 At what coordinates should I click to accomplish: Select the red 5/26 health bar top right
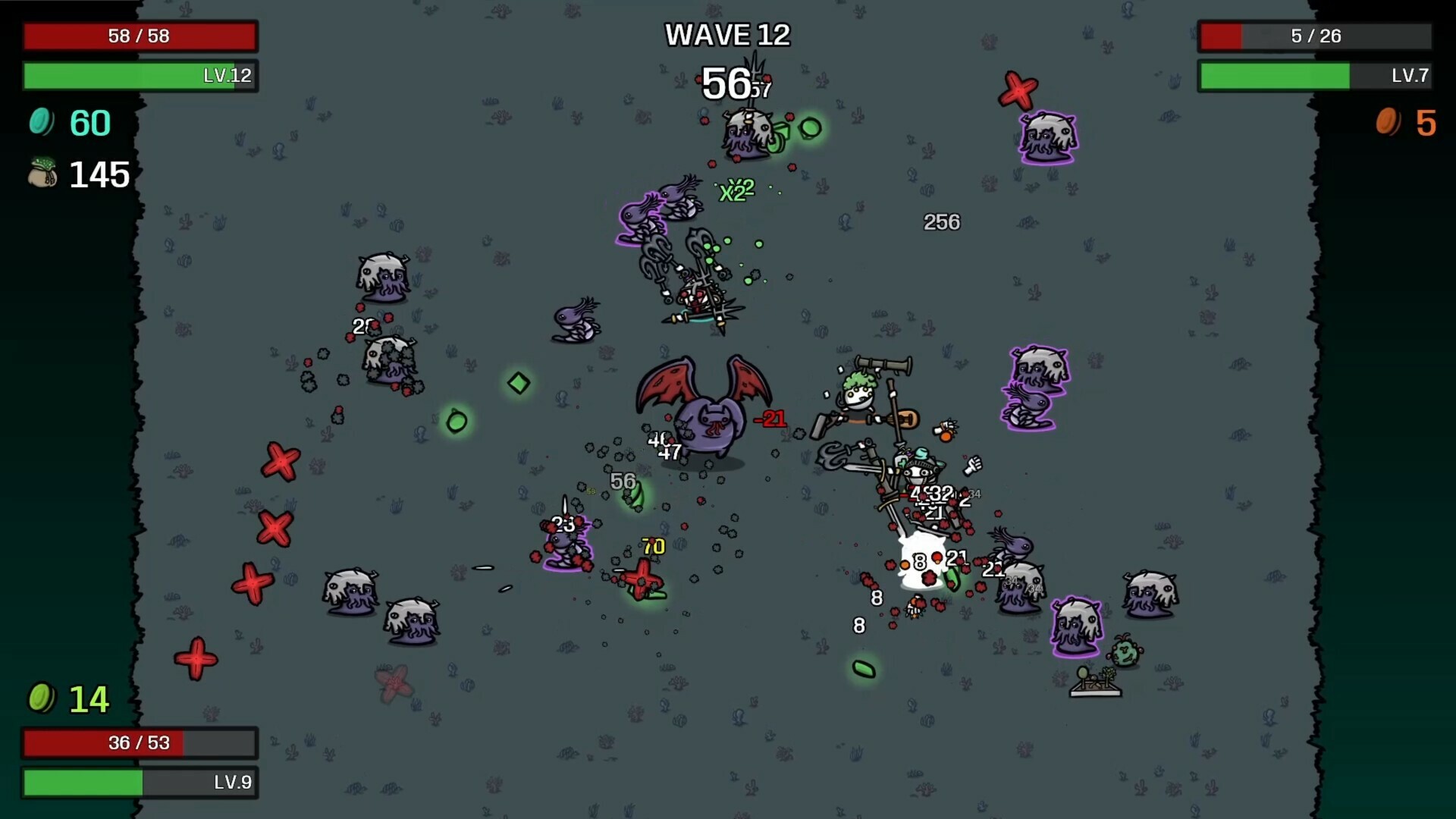(1314, 35)
